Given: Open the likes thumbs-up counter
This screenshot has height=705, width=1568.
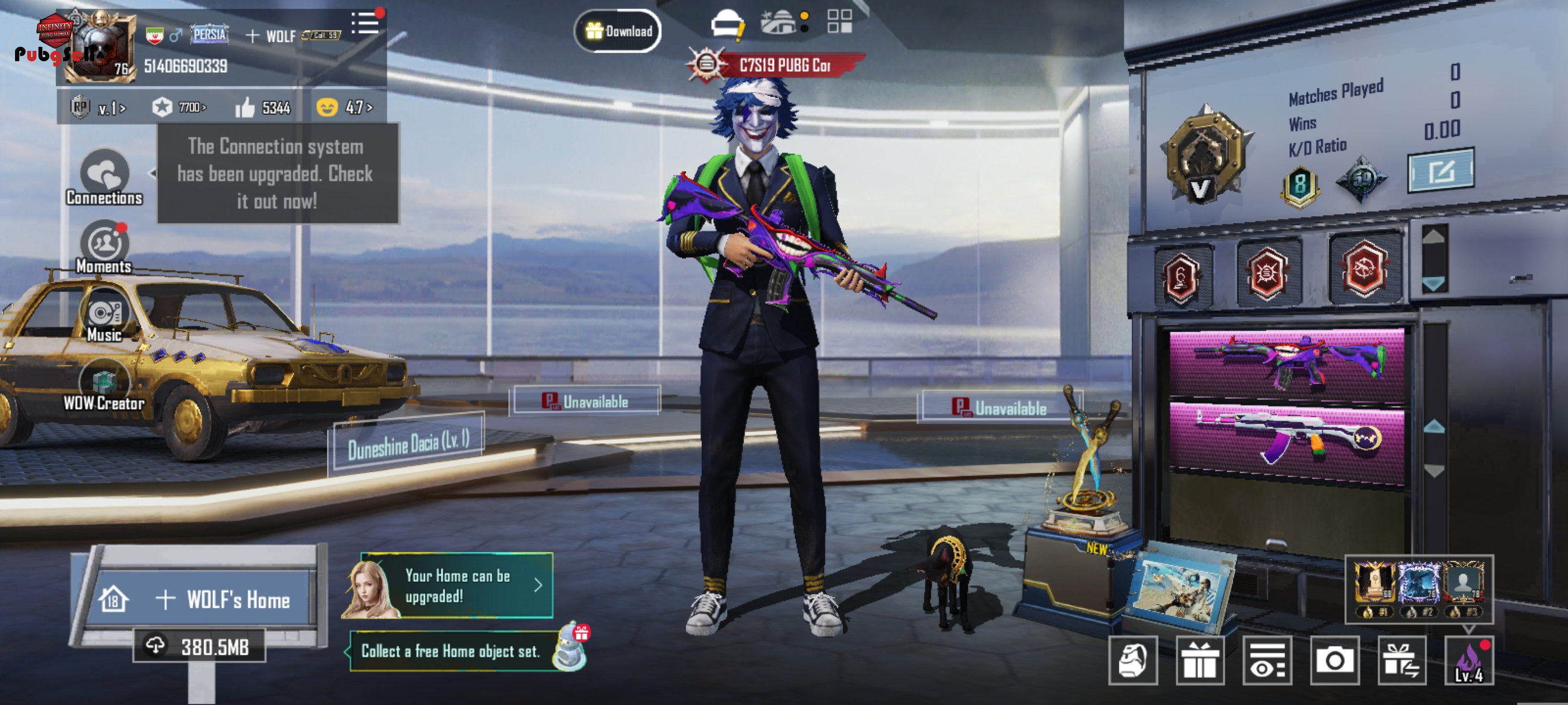Looking at the screenshot, I should 264,107.
